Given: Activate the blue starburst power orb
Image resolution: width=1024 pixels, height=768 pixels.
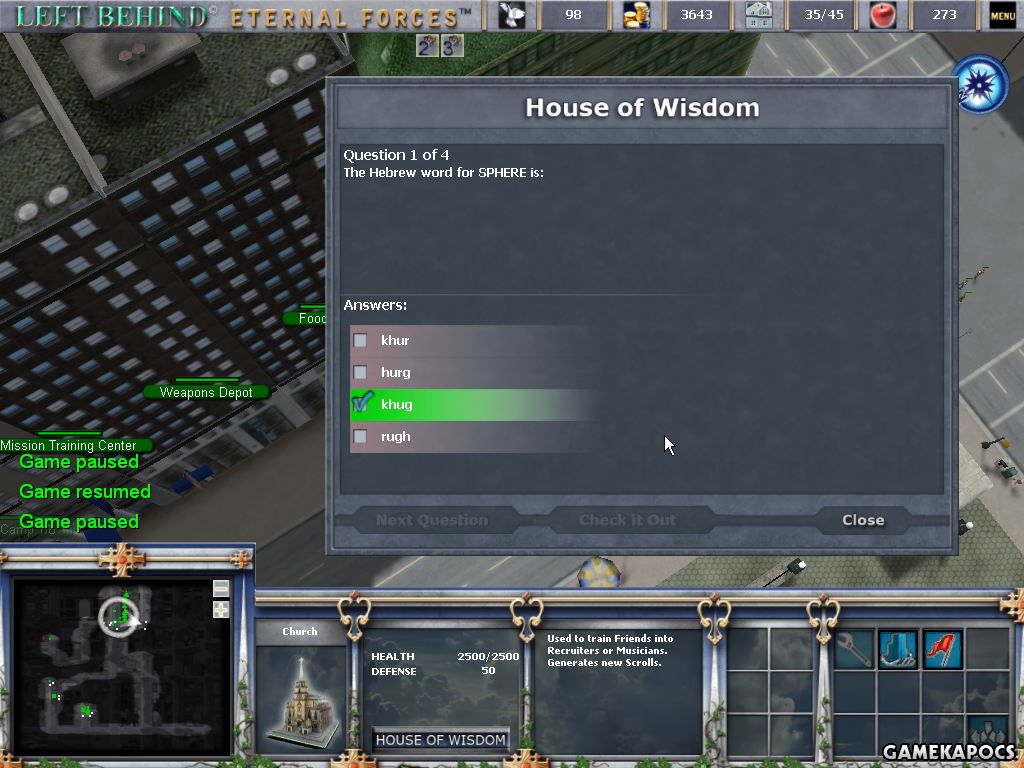Looking at the screenshot, I should tap(980, 85).
